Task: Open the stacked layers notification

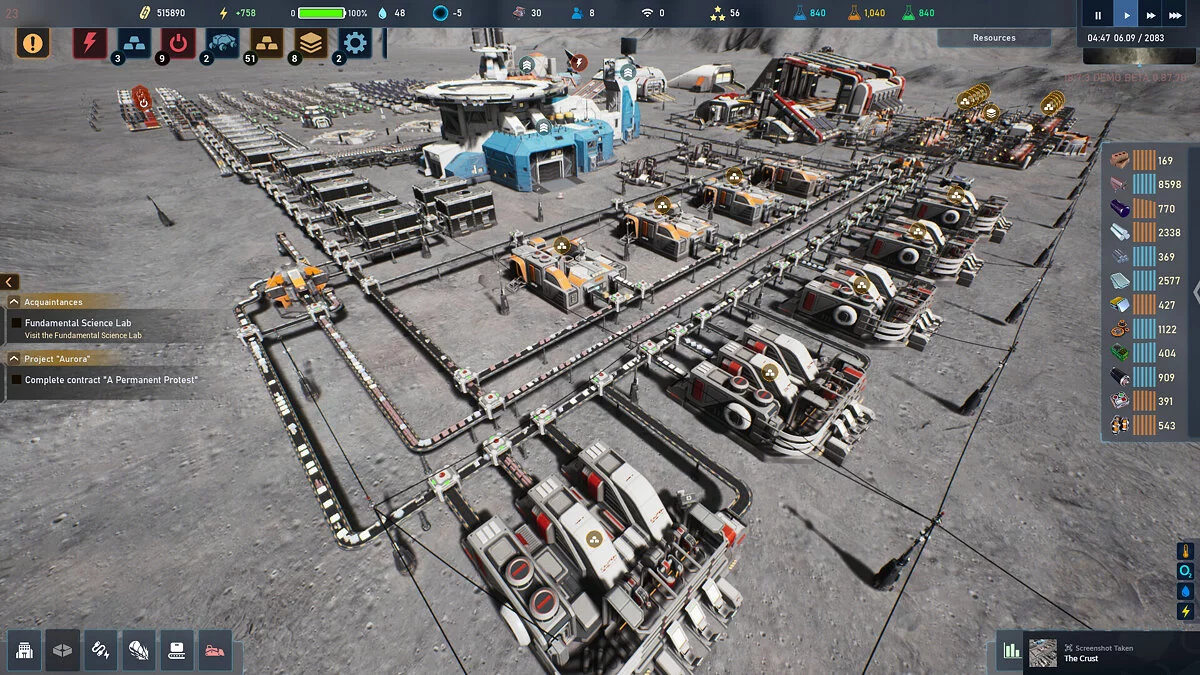Action: pos(310,43)
